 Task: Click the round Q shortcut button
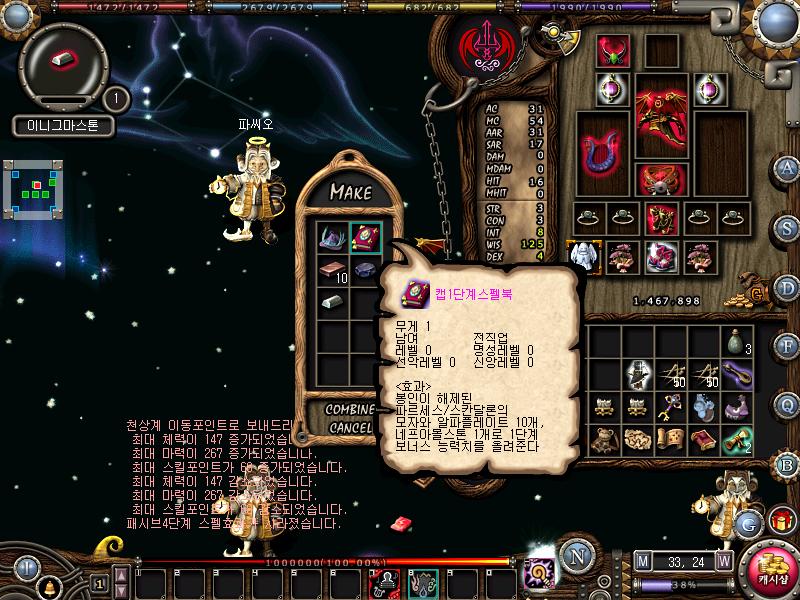click(x=788, y=405)
